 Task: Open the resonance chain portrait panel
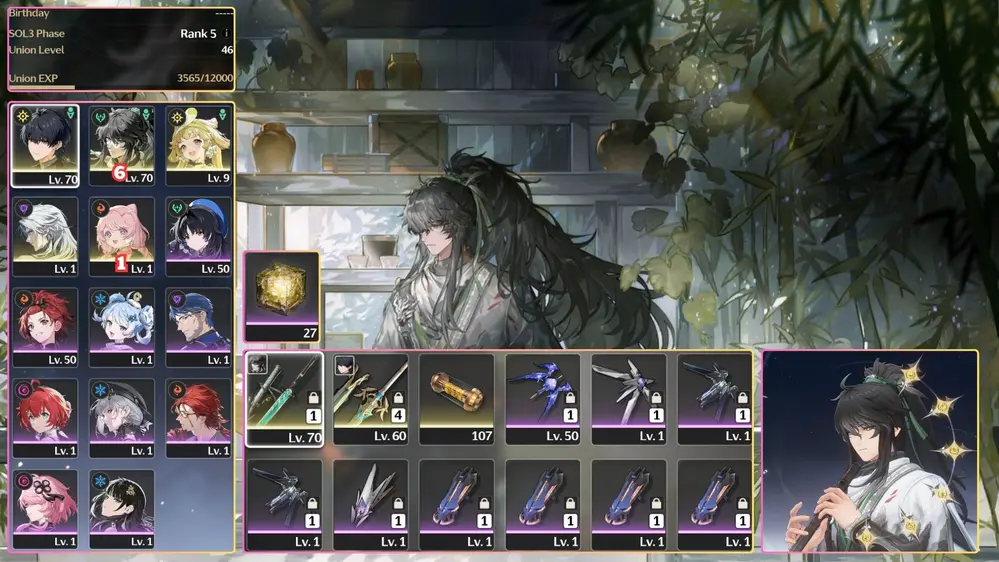(x=869, y=451)
